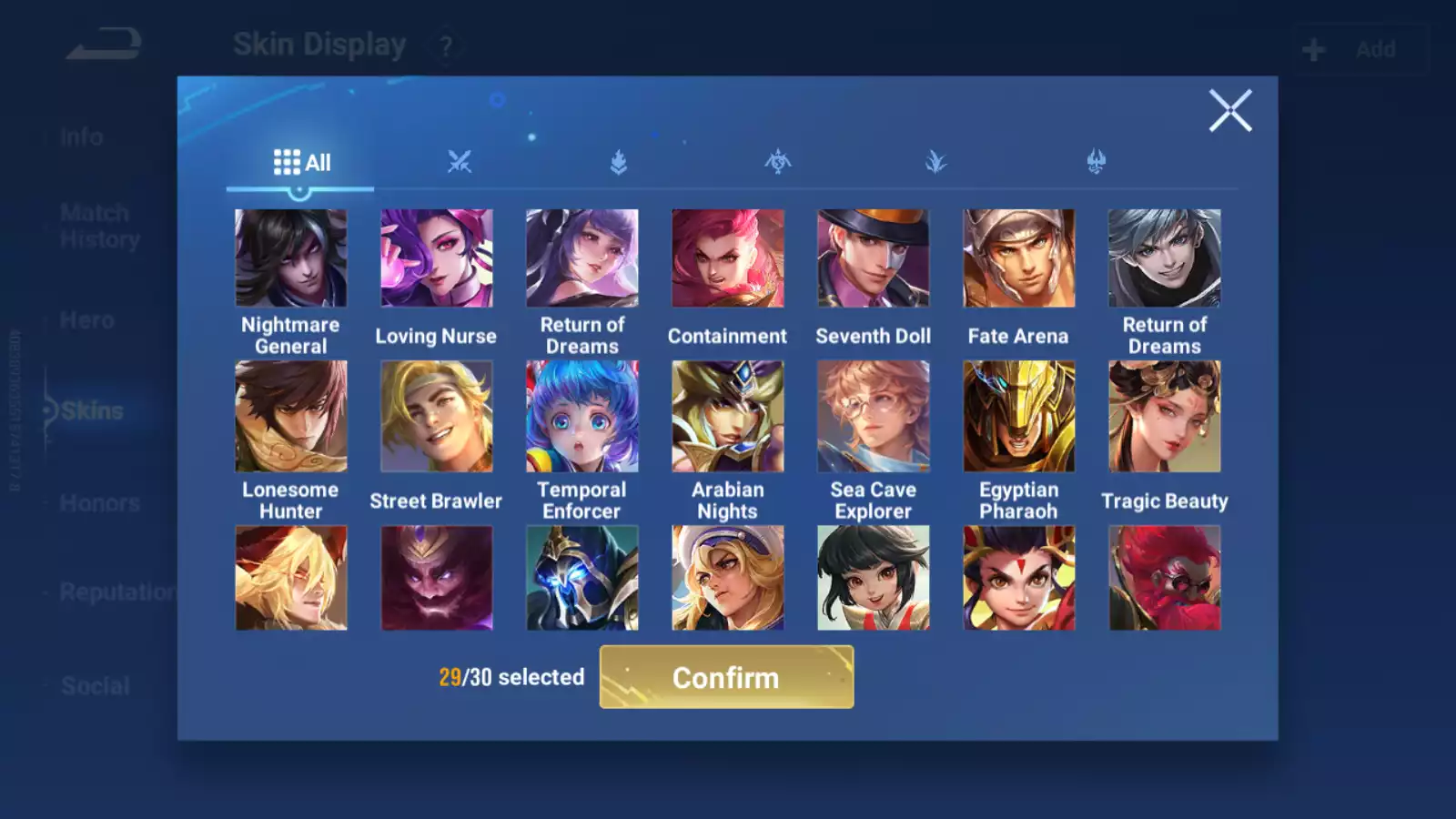Close the skin selection dialog
The width and height of the screenshot is (1456, 819).
[1229, 111]
